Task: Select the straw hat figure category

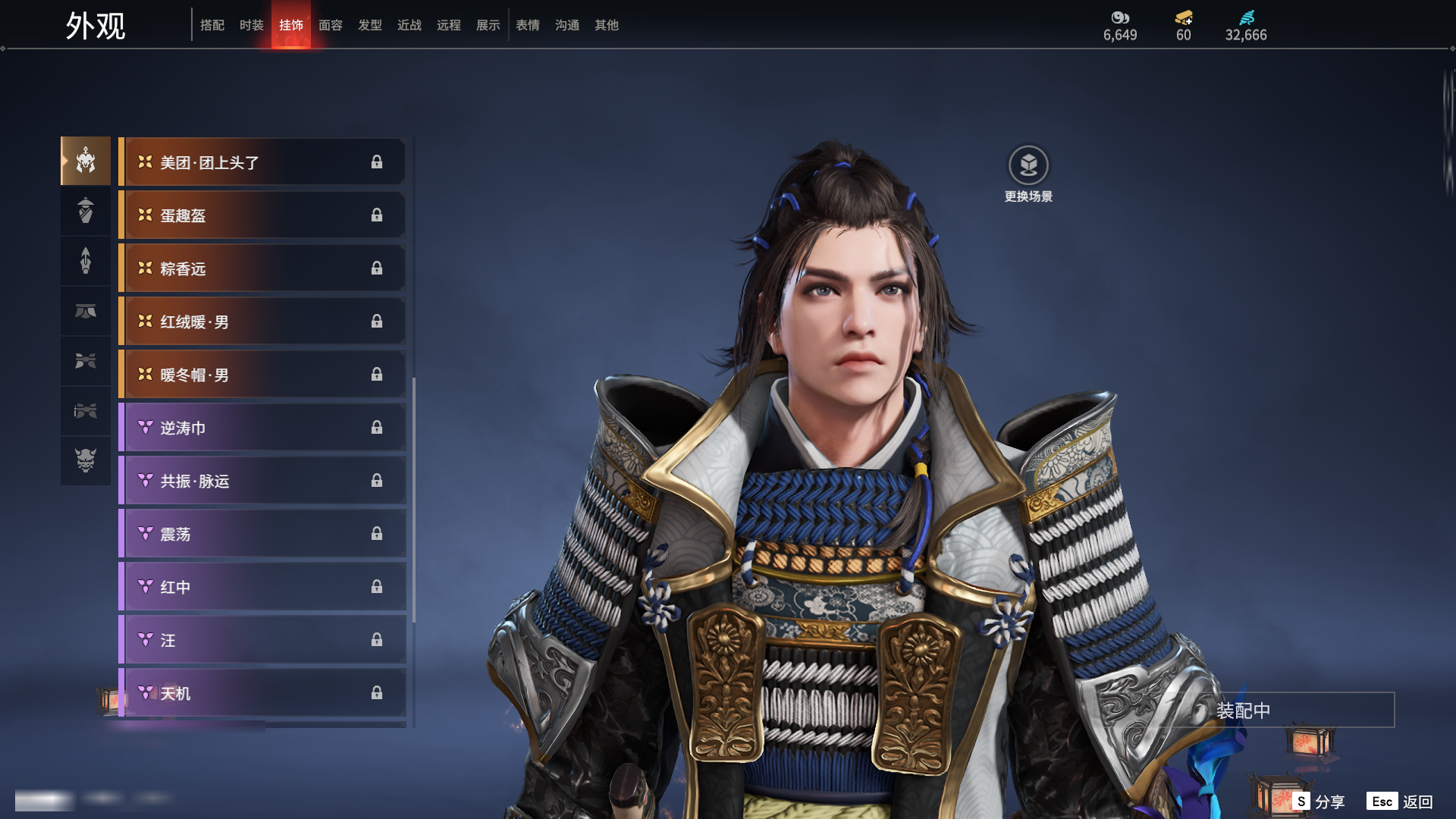Action: [x=86, y=211]
